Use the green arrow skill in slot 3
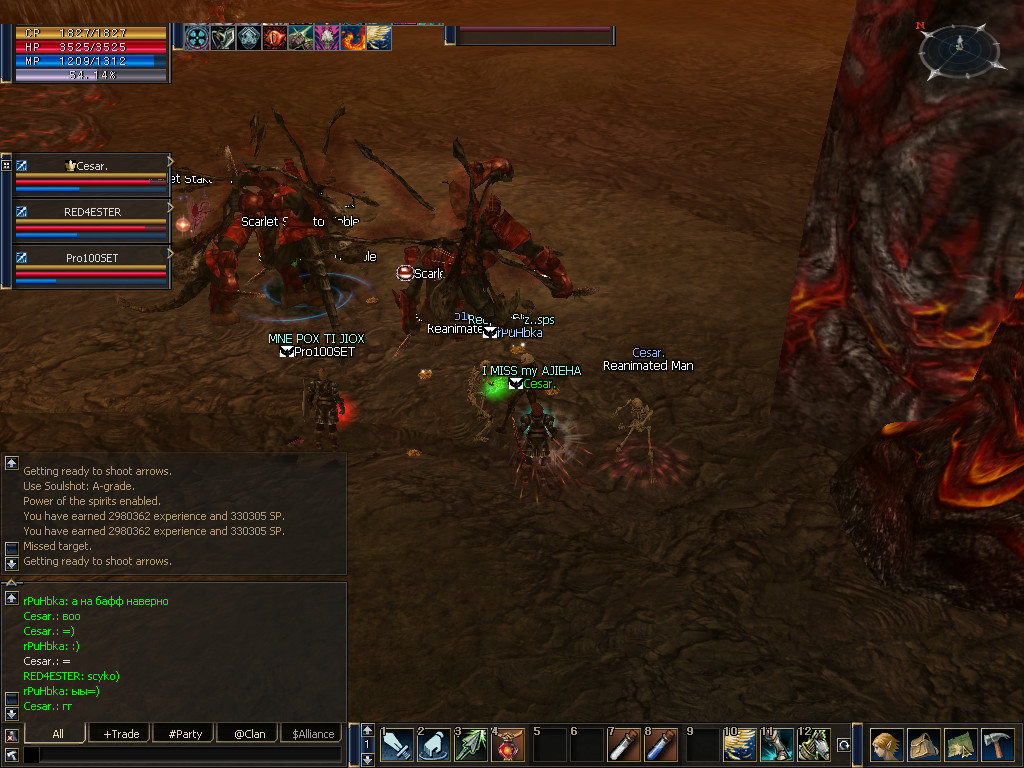This screenshot has height=768, width=1024. click(x=472, y=745)
